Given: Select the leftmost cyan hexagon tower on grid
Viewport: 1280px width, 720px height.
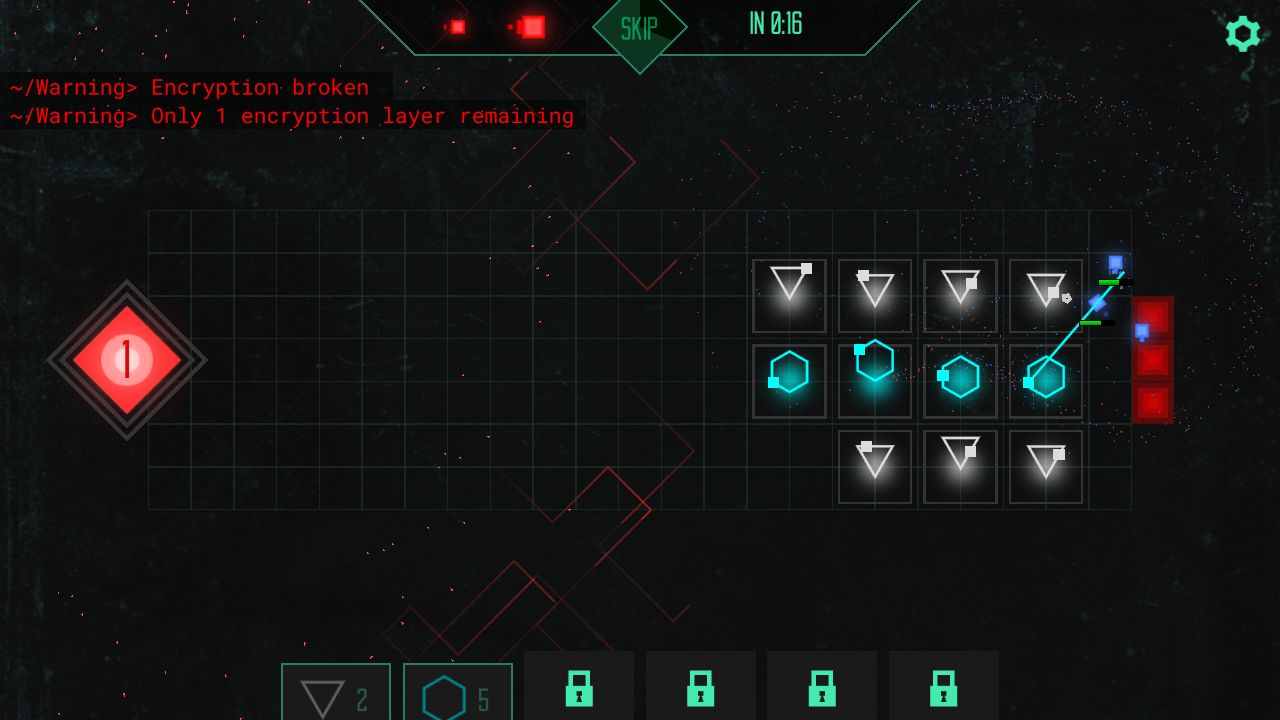Looking at the screenshot, I should coord(789,380).
